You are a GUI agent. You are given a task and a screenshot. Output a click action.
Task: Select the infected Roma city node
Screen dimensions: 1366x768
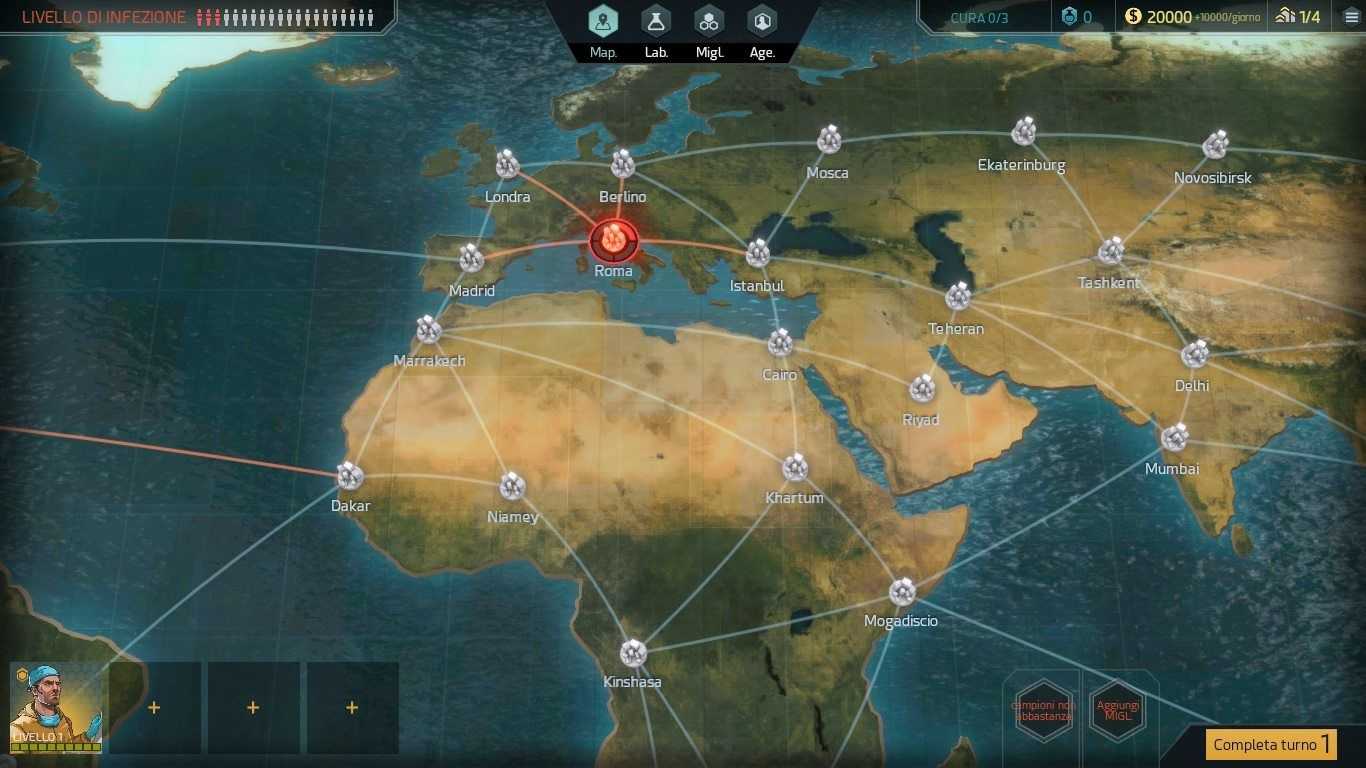coord(613,240)
